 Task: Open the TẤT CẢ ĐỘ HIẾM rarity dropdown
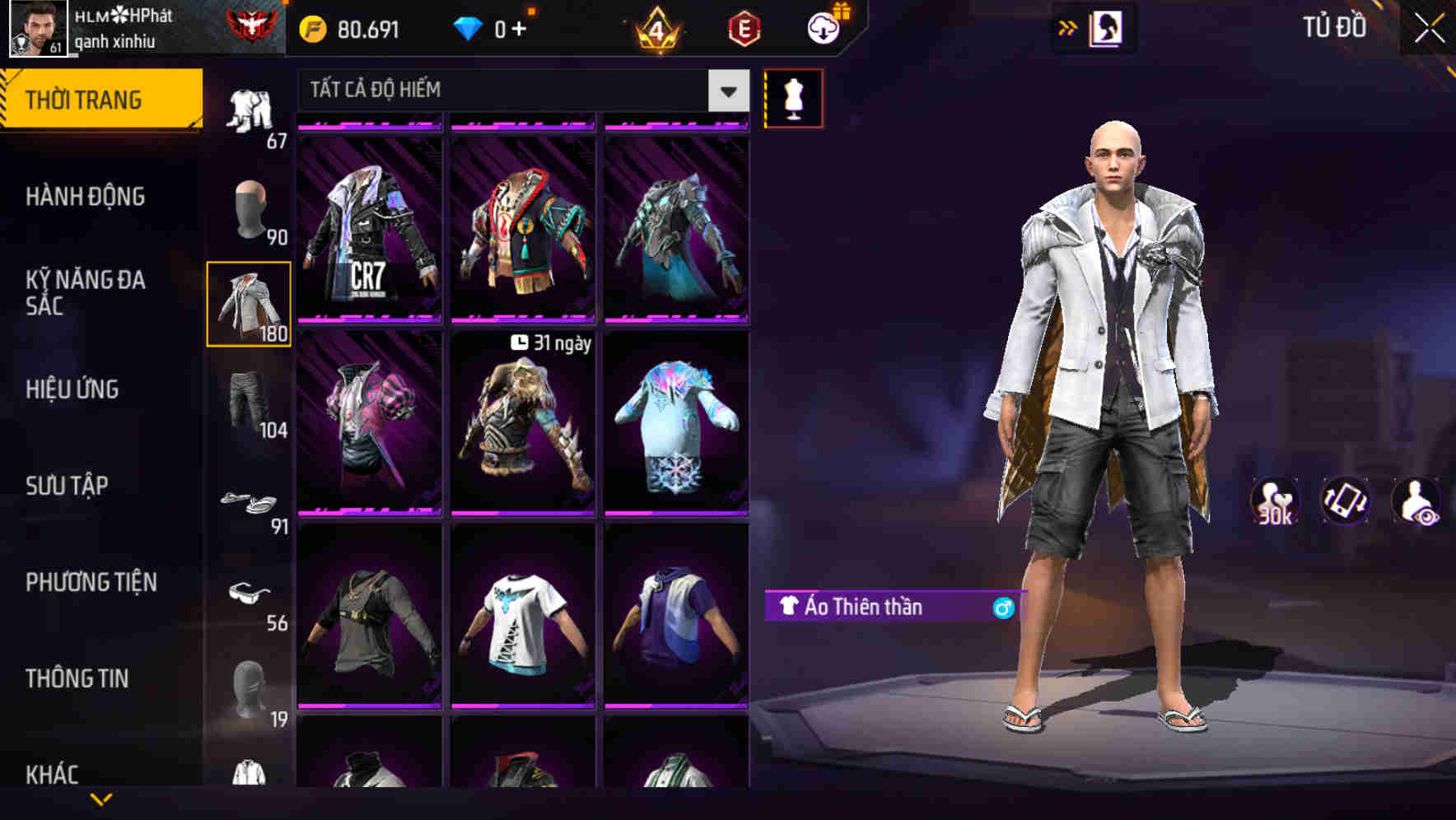tap(518, 91)
